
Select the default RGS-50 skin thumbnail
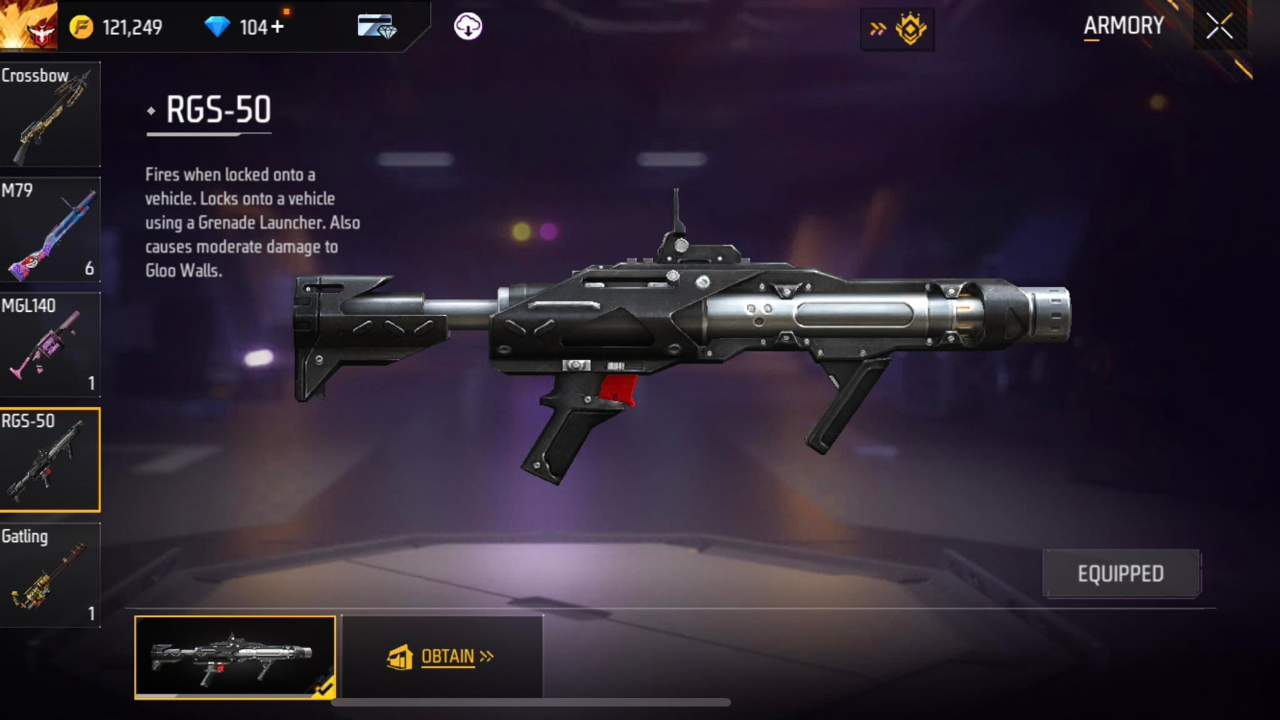(x=235, y=656)
